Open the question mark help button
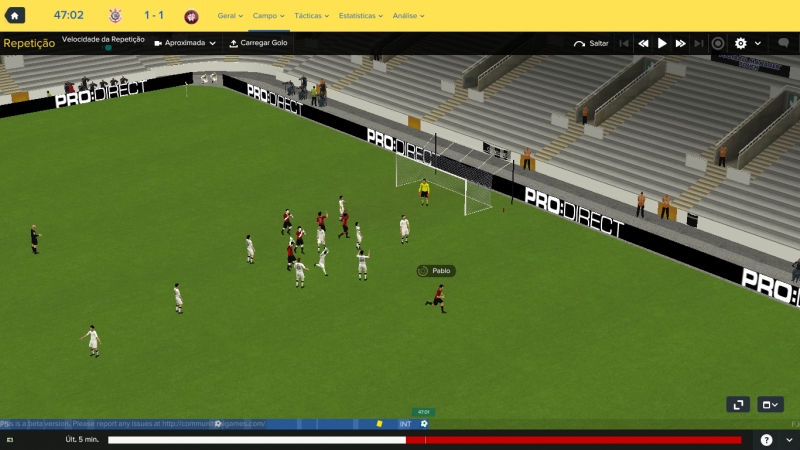The height and width of the screenshot is (450, 800). pos(766,440)
